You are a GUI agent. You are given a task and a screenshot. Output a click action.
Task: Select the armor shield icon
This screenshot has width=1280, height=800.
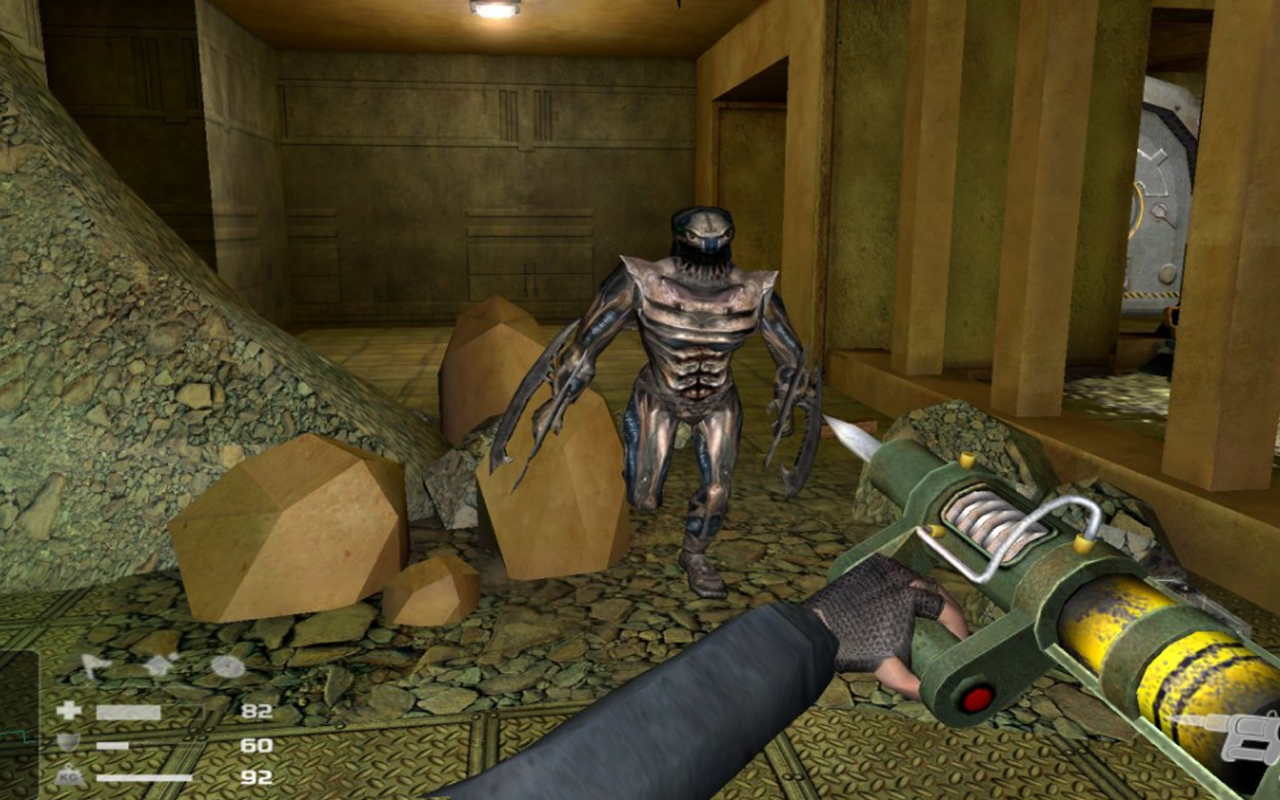(x=68, y=743)
